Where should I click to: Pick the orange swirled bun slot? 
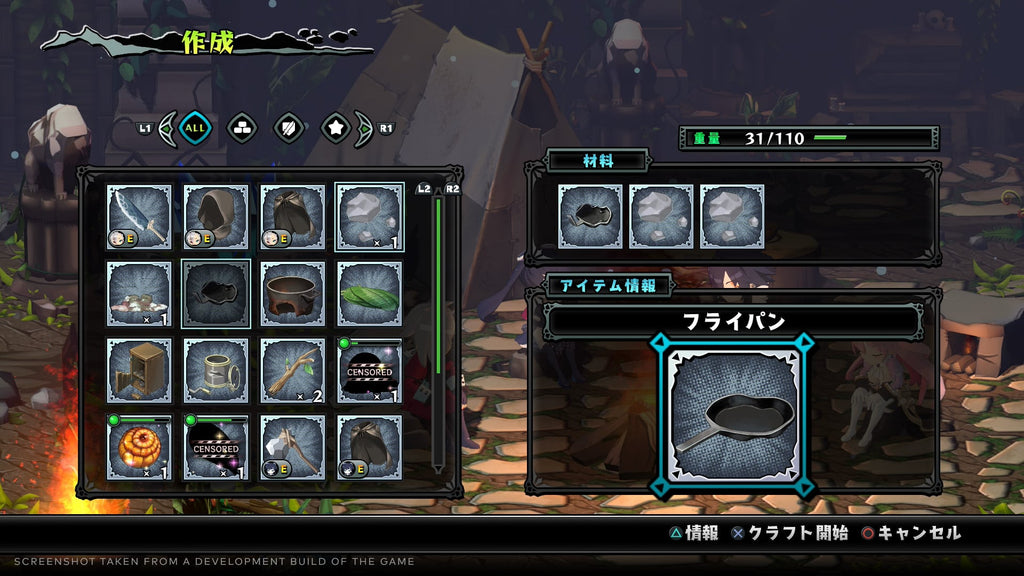tap(139, 448)
